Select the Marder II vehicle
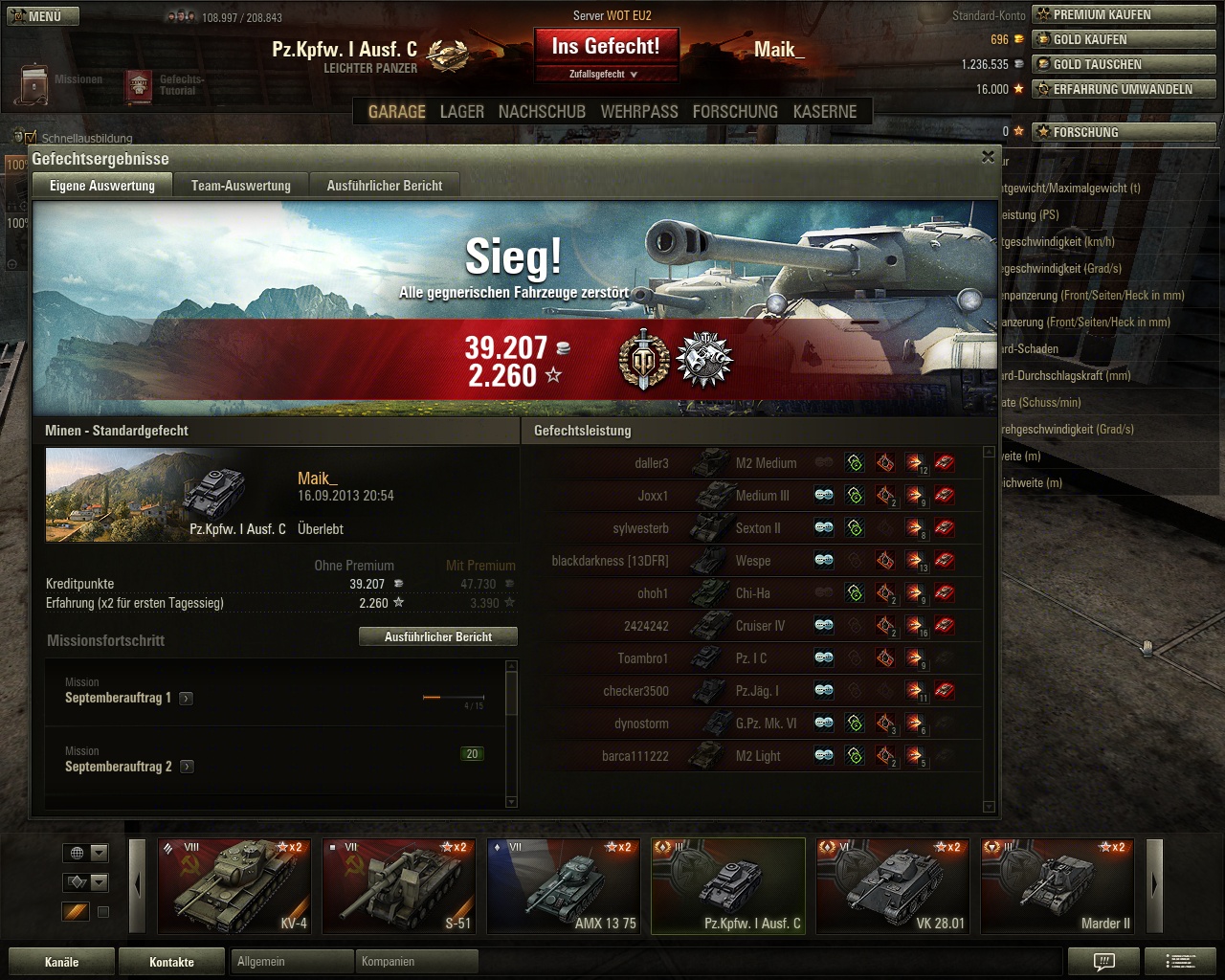The width and height of the screenshot is (1225, 980). tap(1058, 886)
